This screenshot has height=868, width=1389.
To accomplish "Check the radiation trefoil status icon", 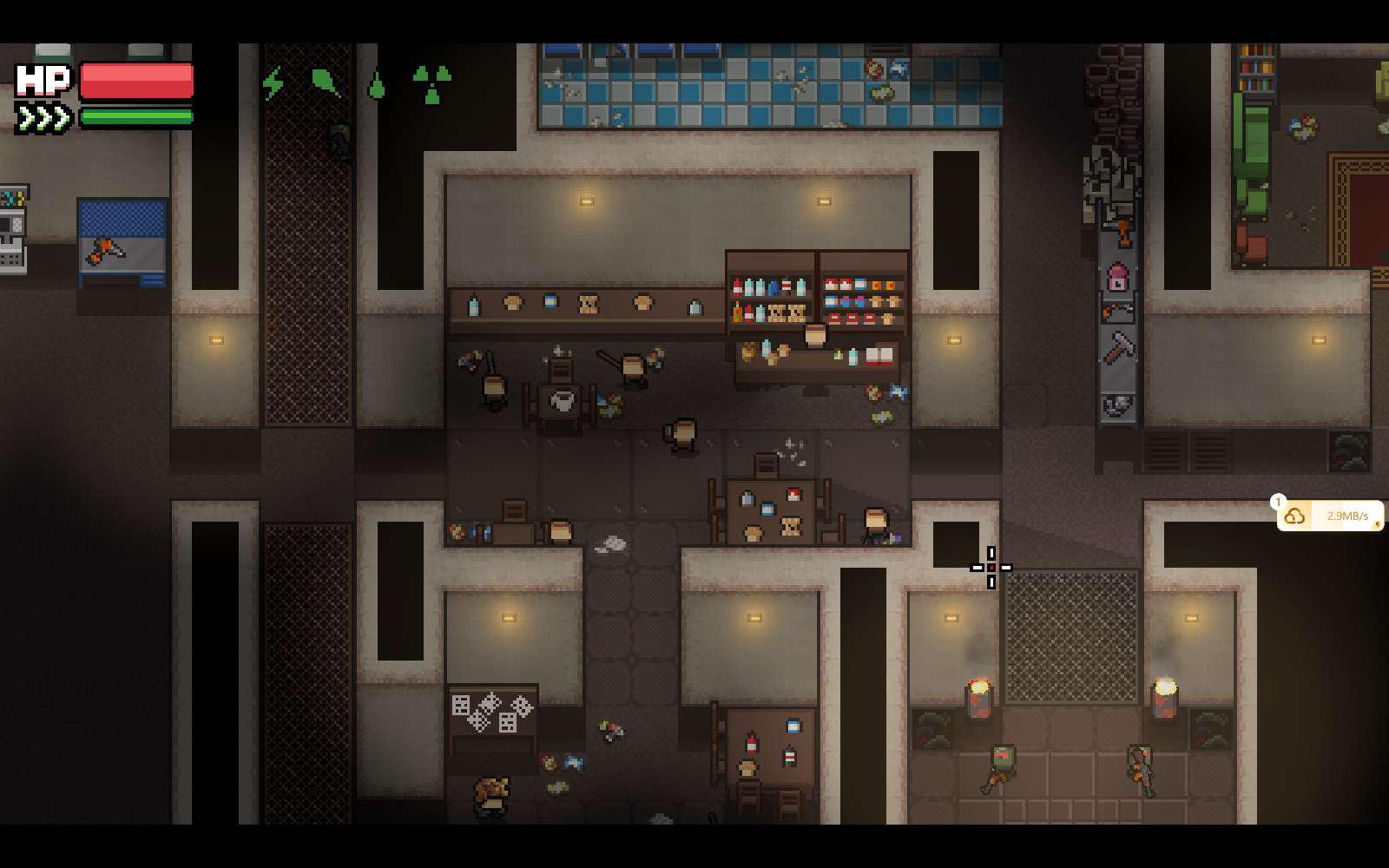I will coord(431,84).
